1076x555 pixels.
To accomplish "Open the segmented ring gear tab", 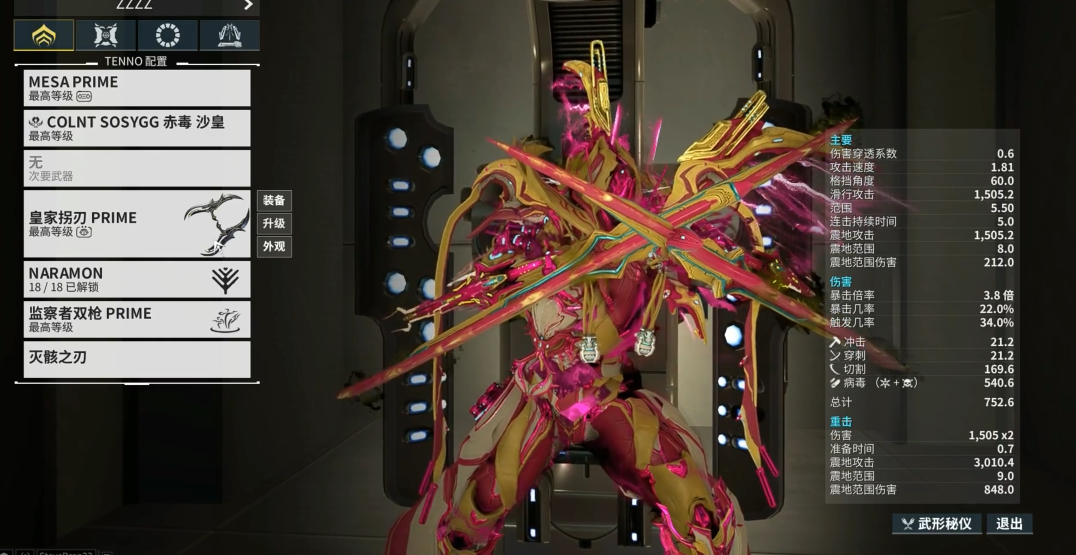I will 167,35.
